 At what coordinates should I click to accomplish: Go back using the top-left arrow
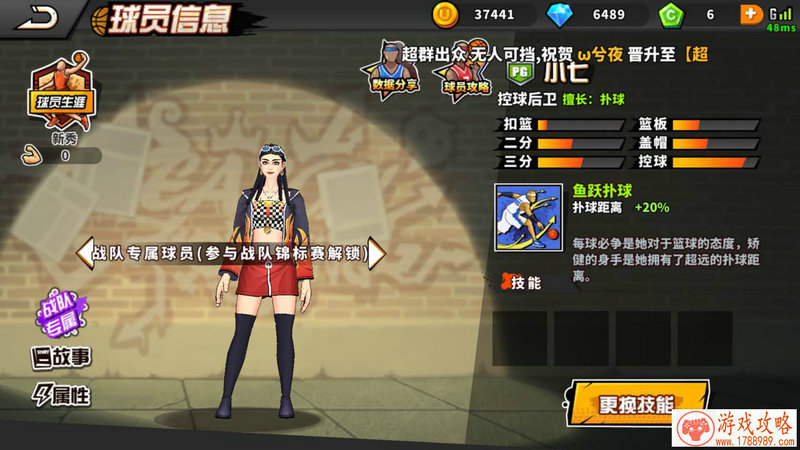coord(34,16)
